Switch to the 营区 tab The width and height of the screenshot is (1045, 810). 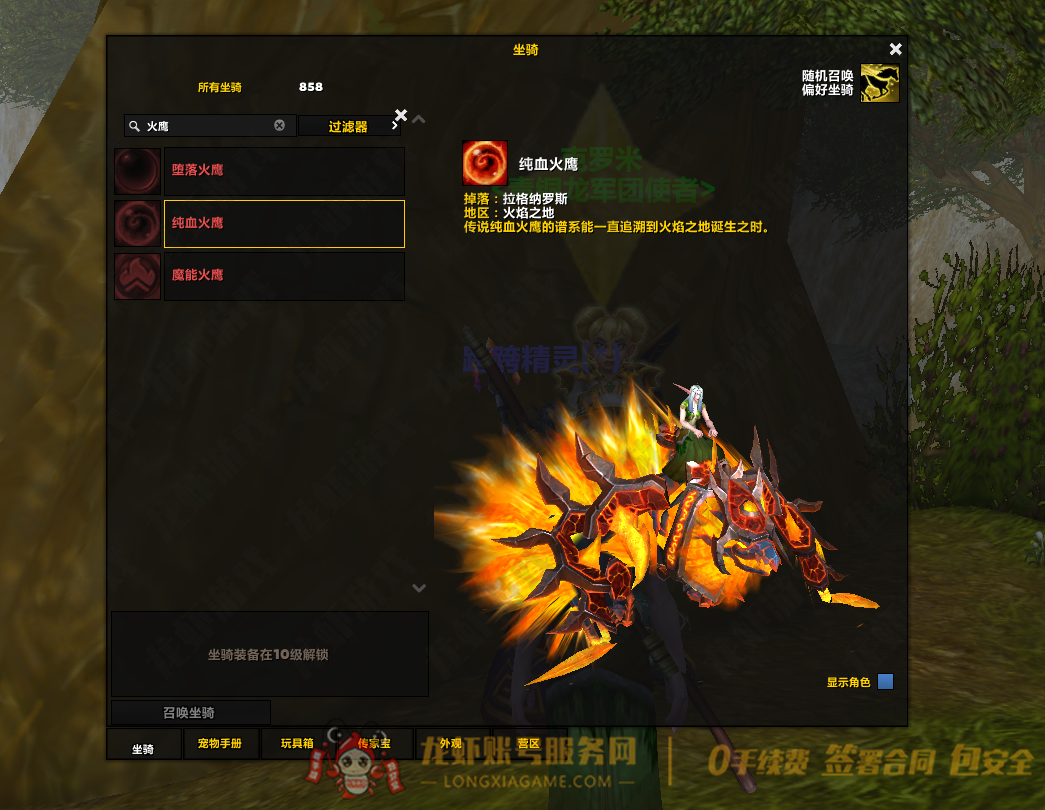pyautogui.click(x=528, y=745)
